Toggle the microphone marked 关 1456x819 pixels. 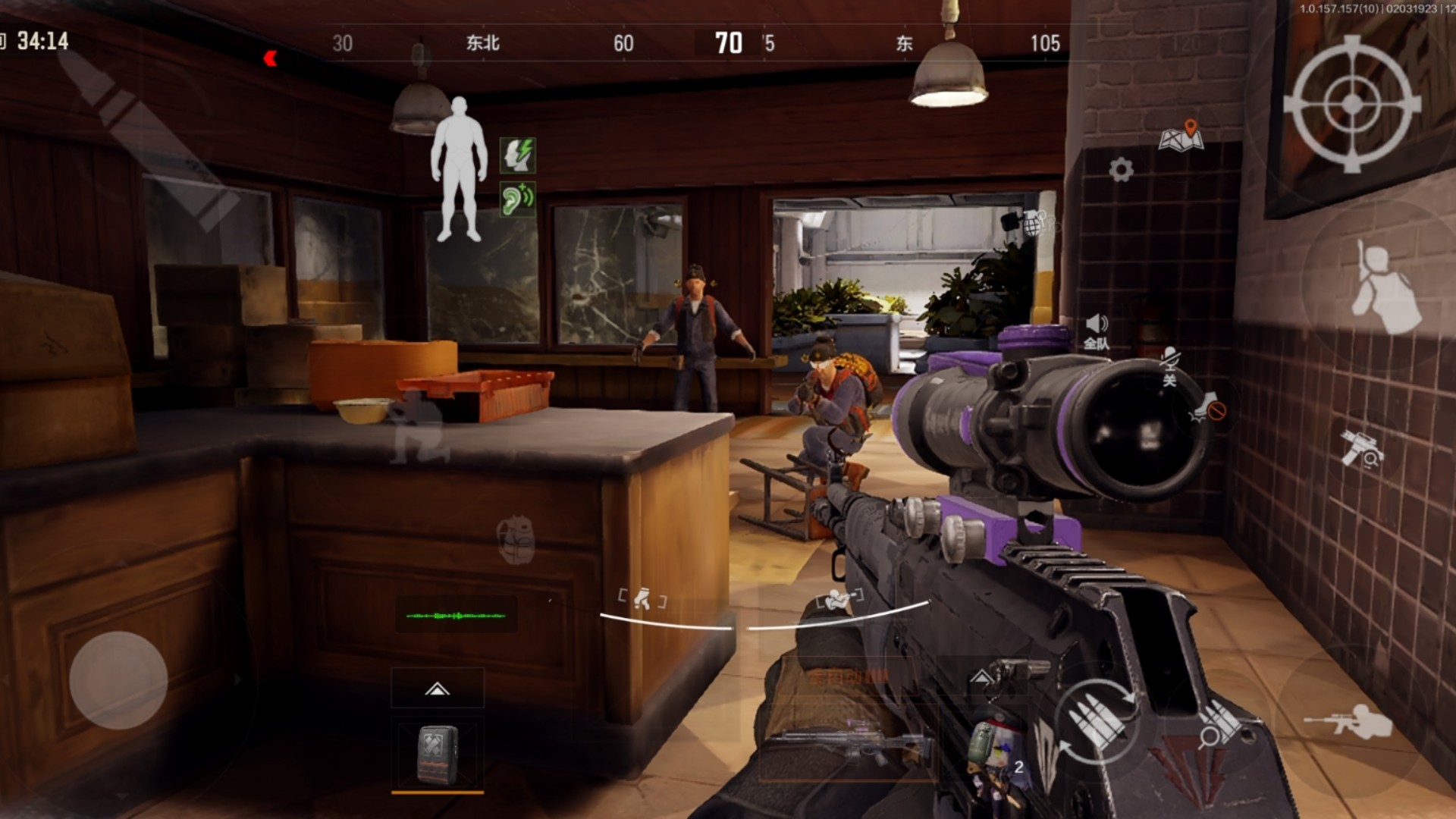(x=1169, y=366)
